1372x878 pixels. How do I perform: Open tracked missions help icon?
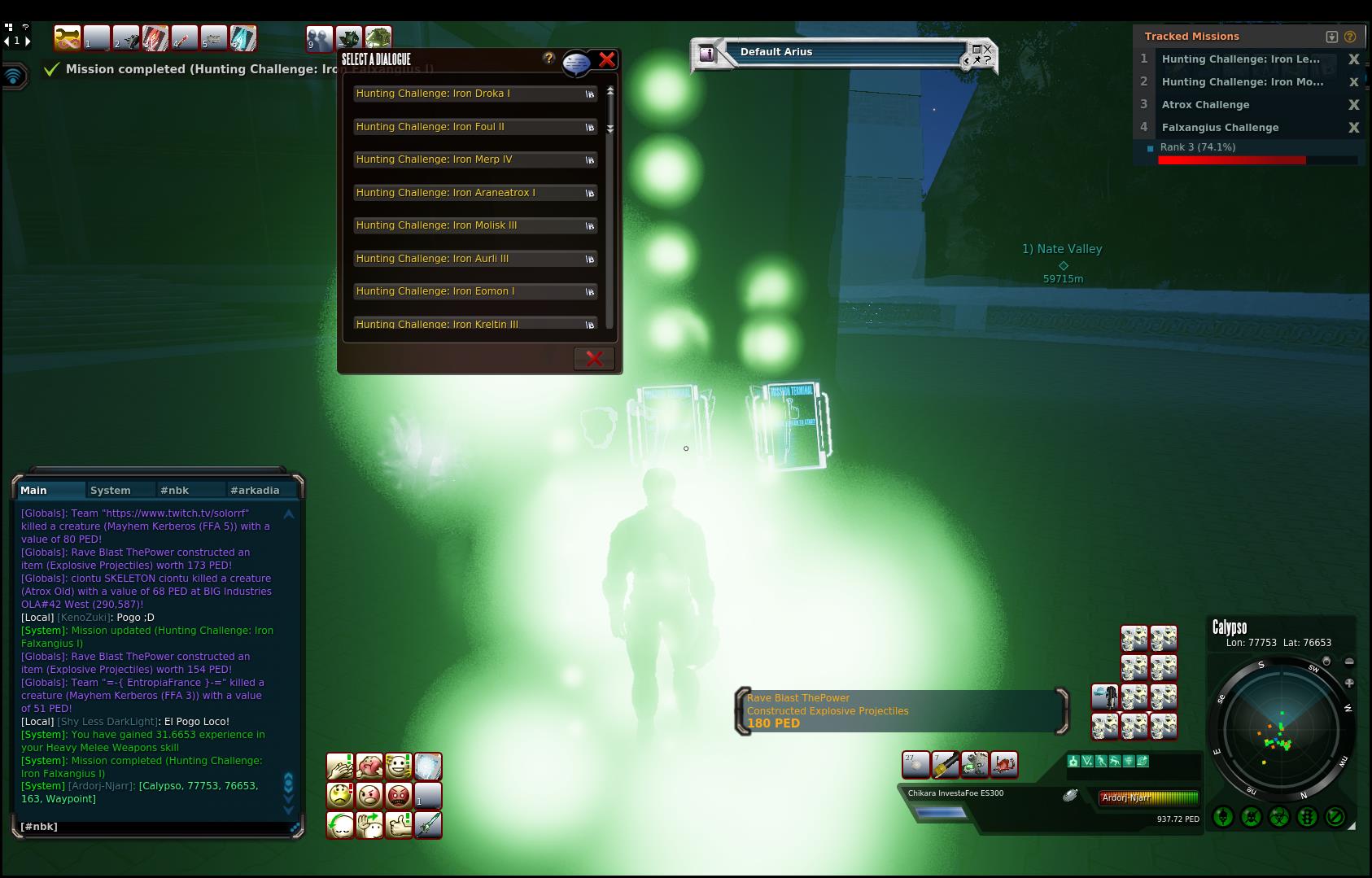click(1350, 37)
